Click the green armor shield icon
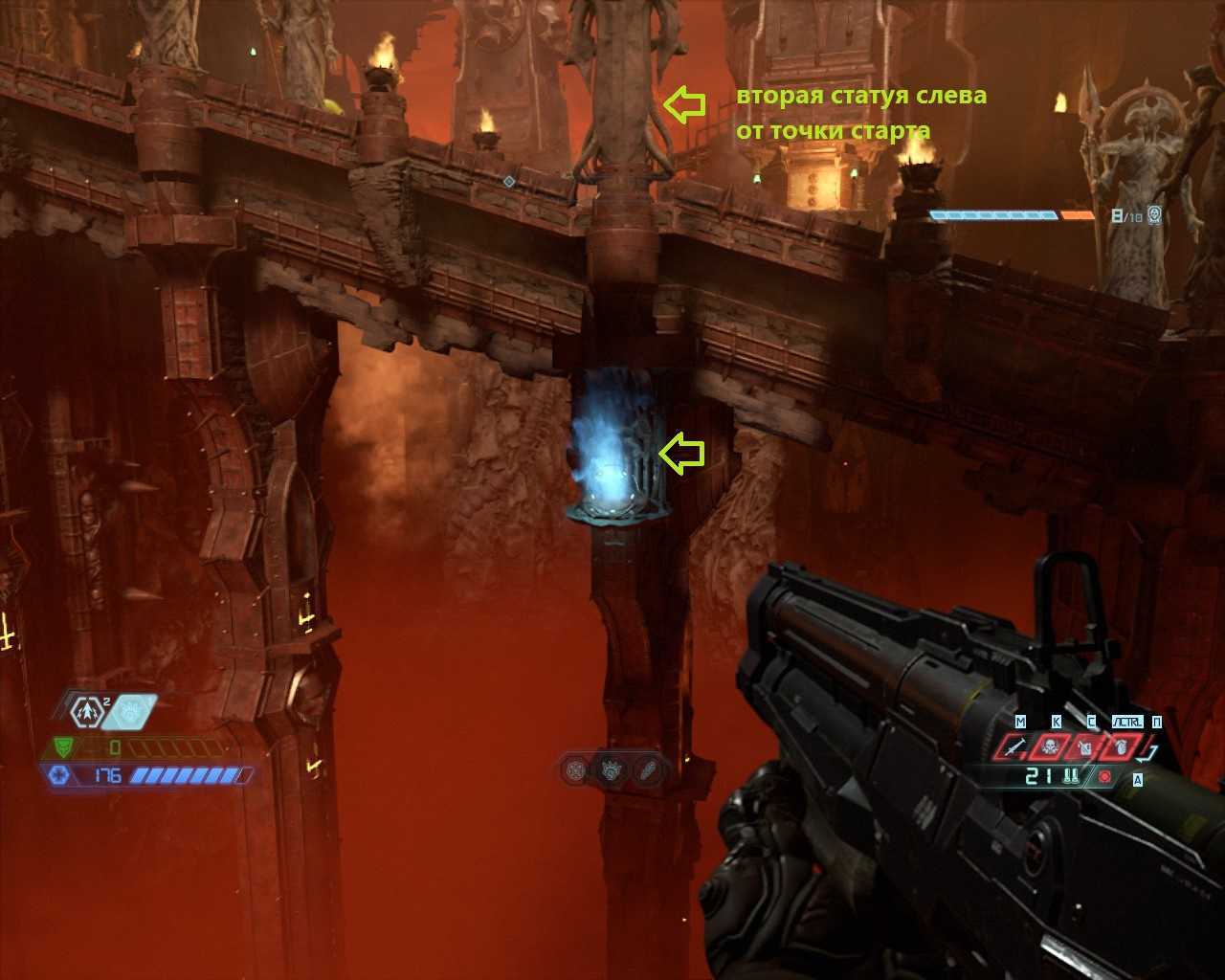Screen dimensions: 1225x980 64,746
